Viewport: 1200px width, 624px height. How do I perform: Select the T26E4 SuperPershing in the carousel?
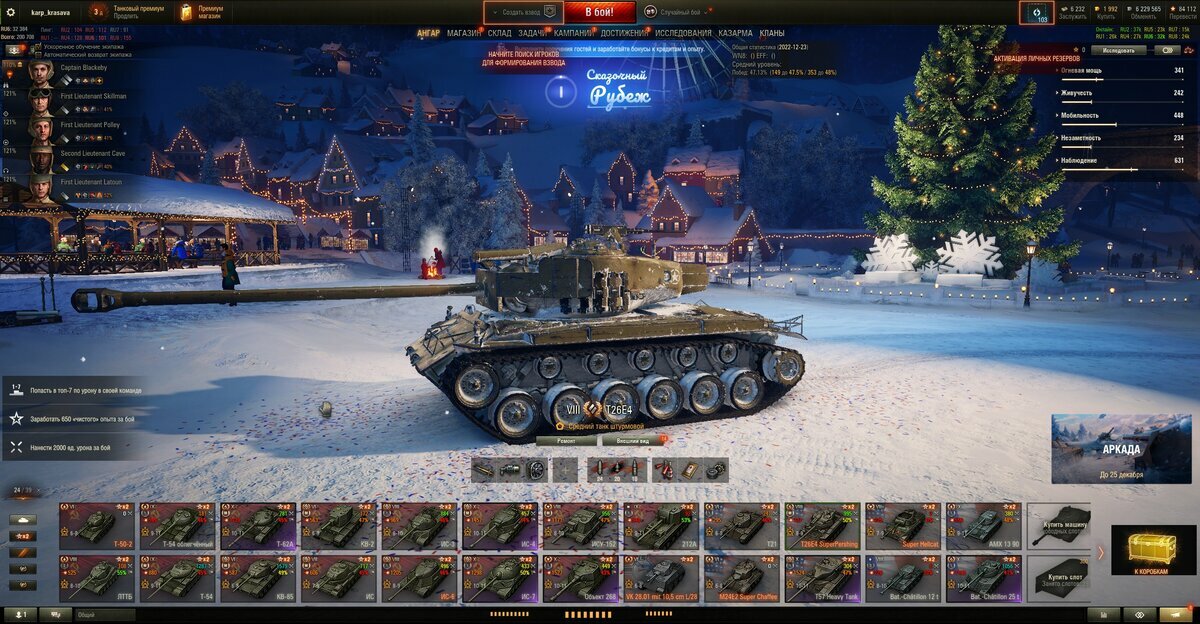point(822,524)
